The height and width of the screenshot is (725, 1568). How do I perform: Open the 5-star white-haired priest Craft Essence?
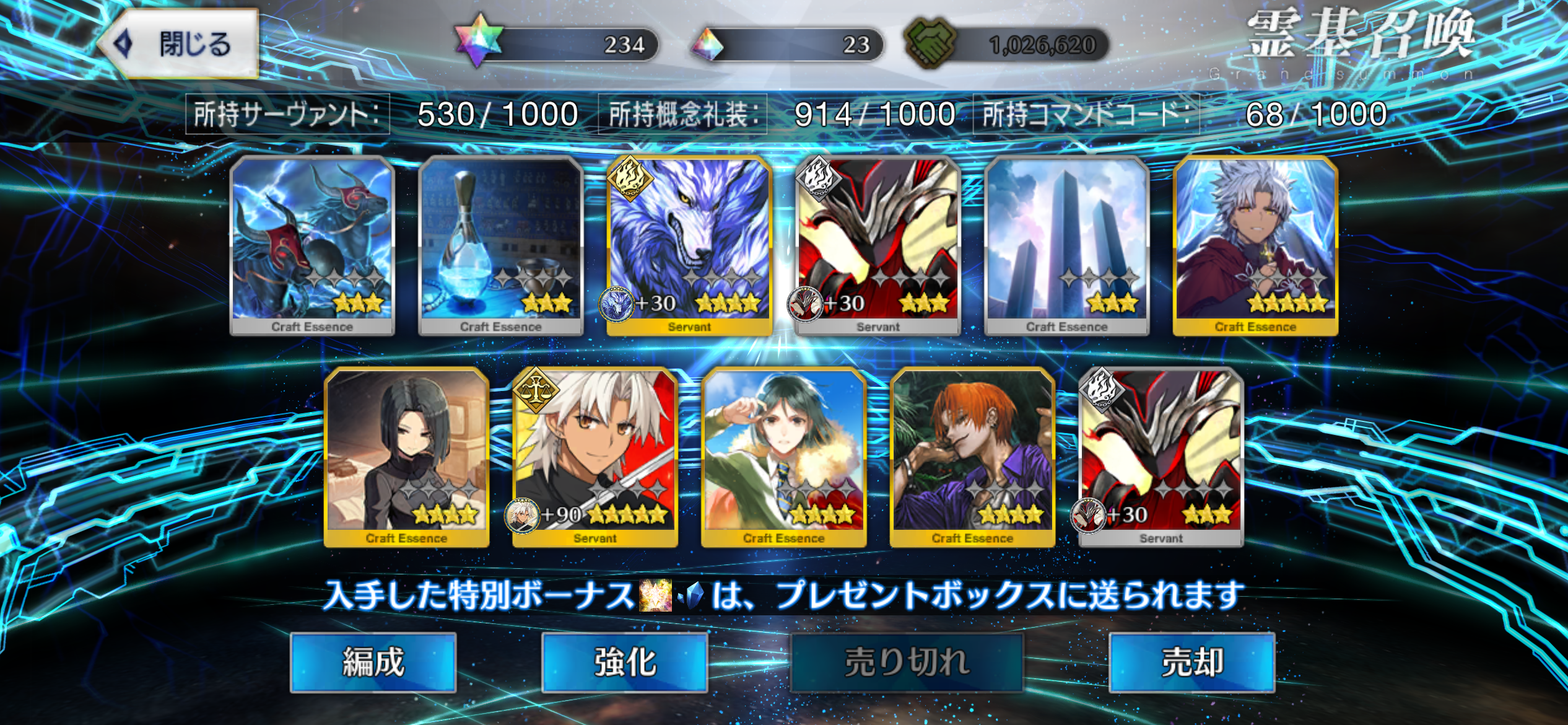pos(1255,245)
